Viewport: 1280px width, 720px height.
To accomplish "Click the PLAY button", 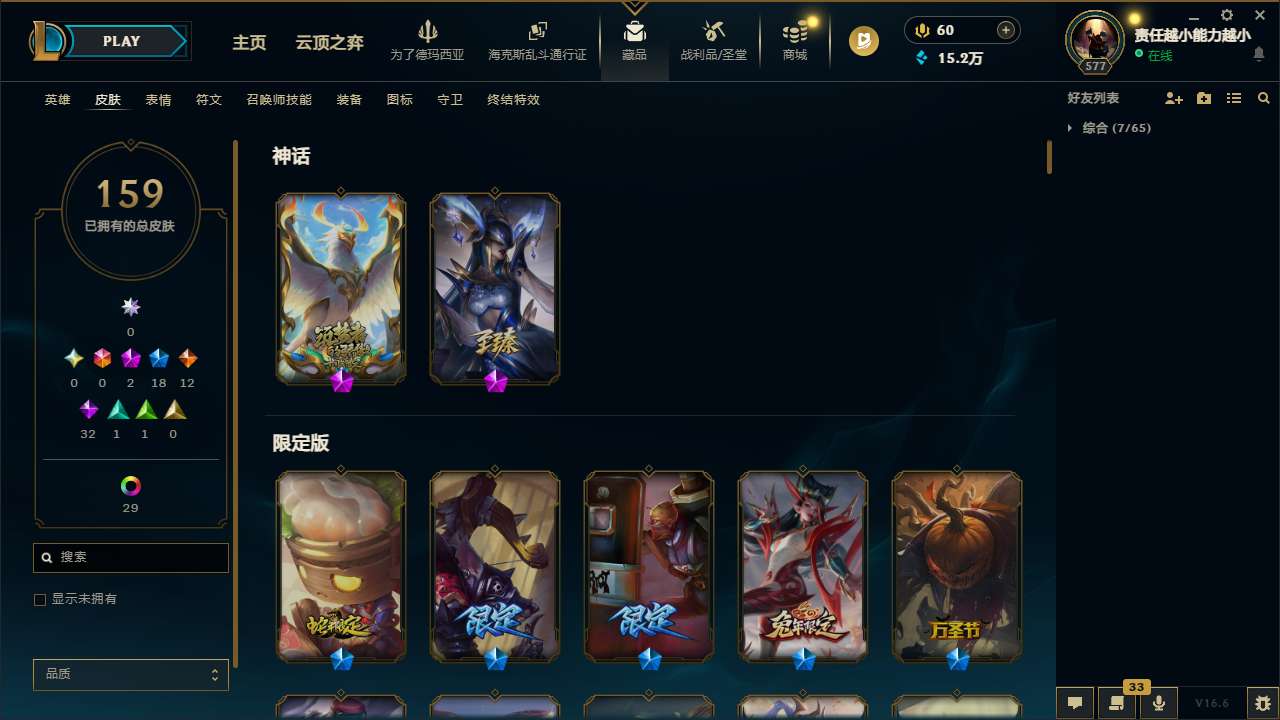I will [x=121, y=41].
